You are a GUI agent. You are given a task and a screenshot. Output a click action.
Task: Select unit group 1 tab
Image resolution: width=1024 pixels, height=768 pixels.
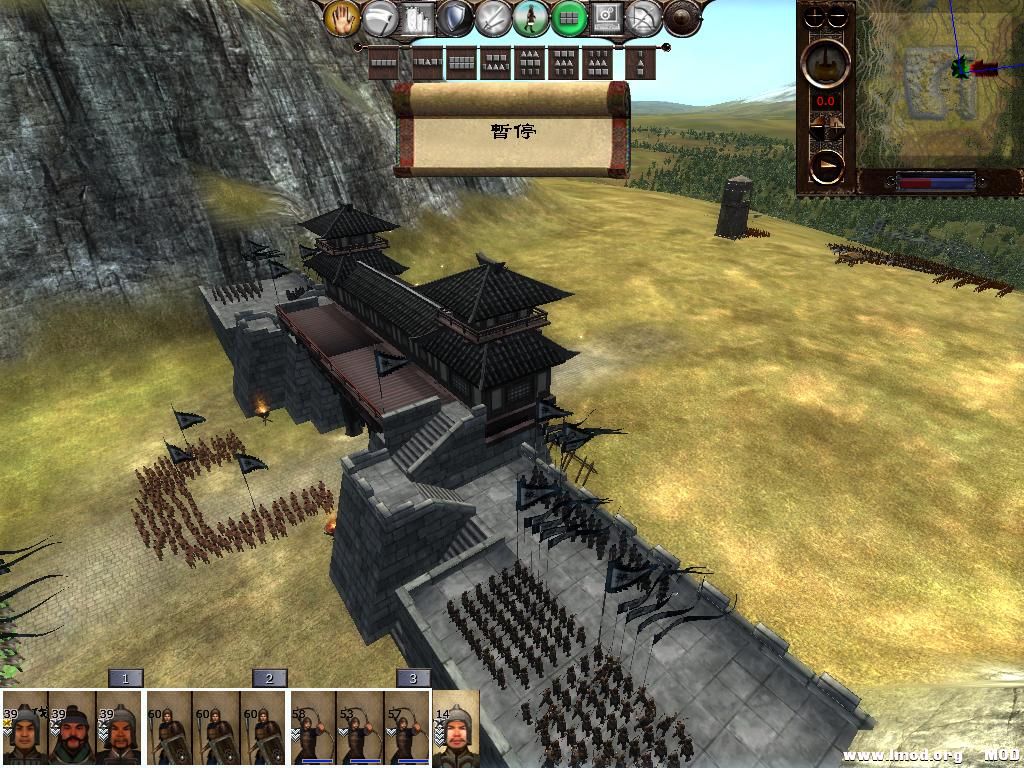point(125,678)
